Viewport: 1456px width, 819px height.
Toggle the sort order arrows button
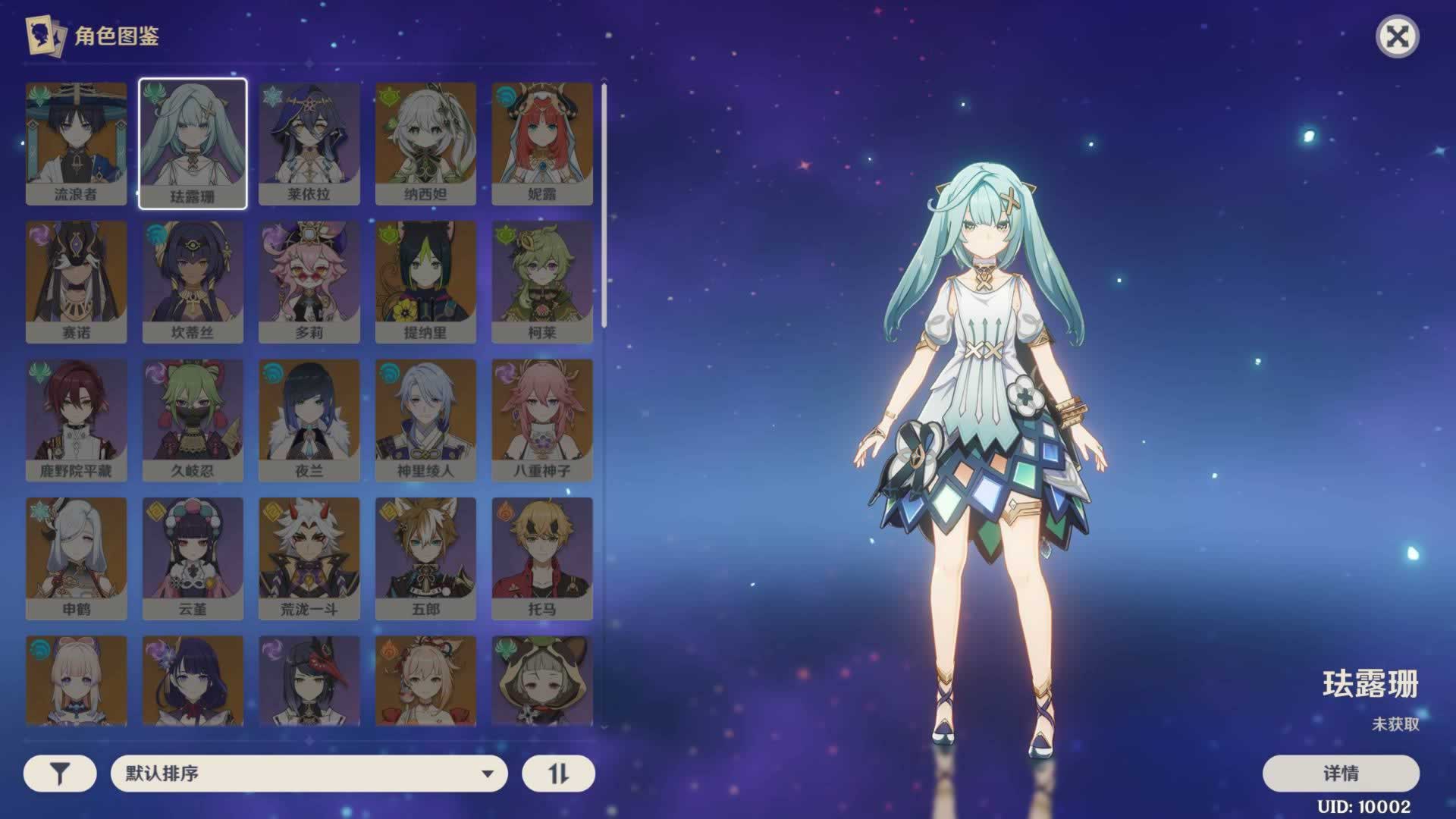558,773
